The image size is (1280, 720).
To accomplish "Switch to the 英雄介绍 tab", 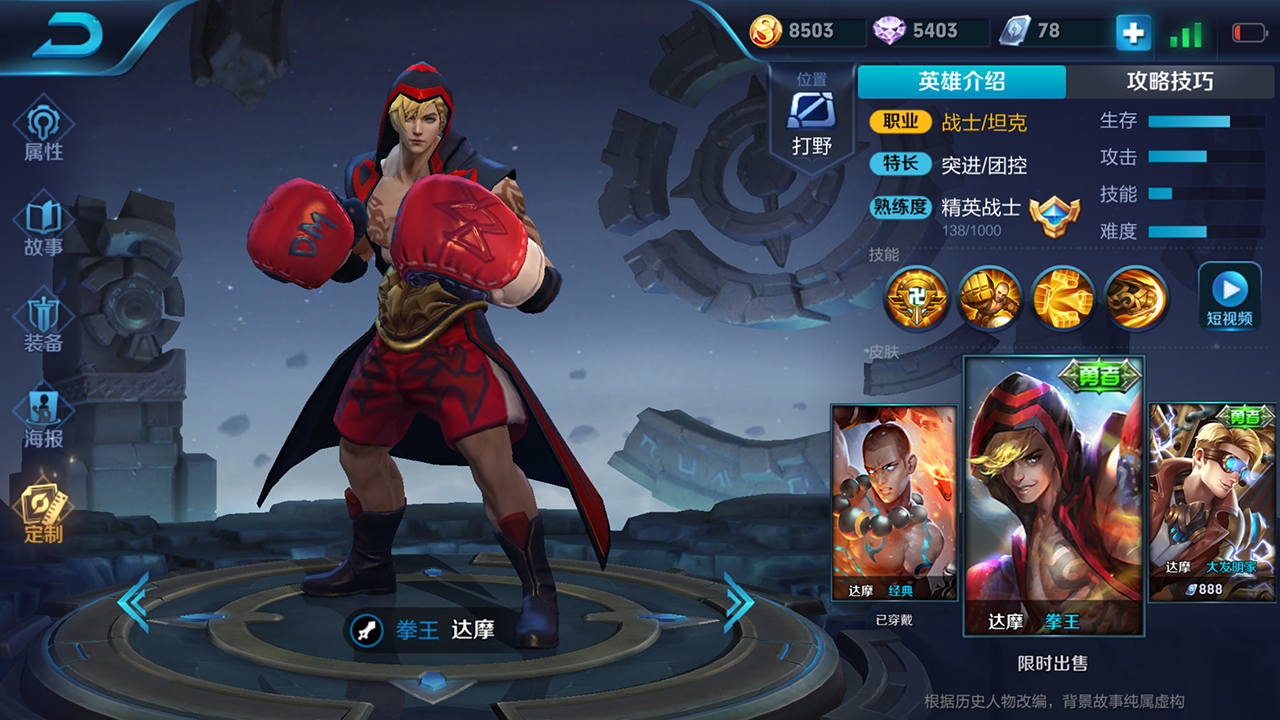I will tap(961, 82).
